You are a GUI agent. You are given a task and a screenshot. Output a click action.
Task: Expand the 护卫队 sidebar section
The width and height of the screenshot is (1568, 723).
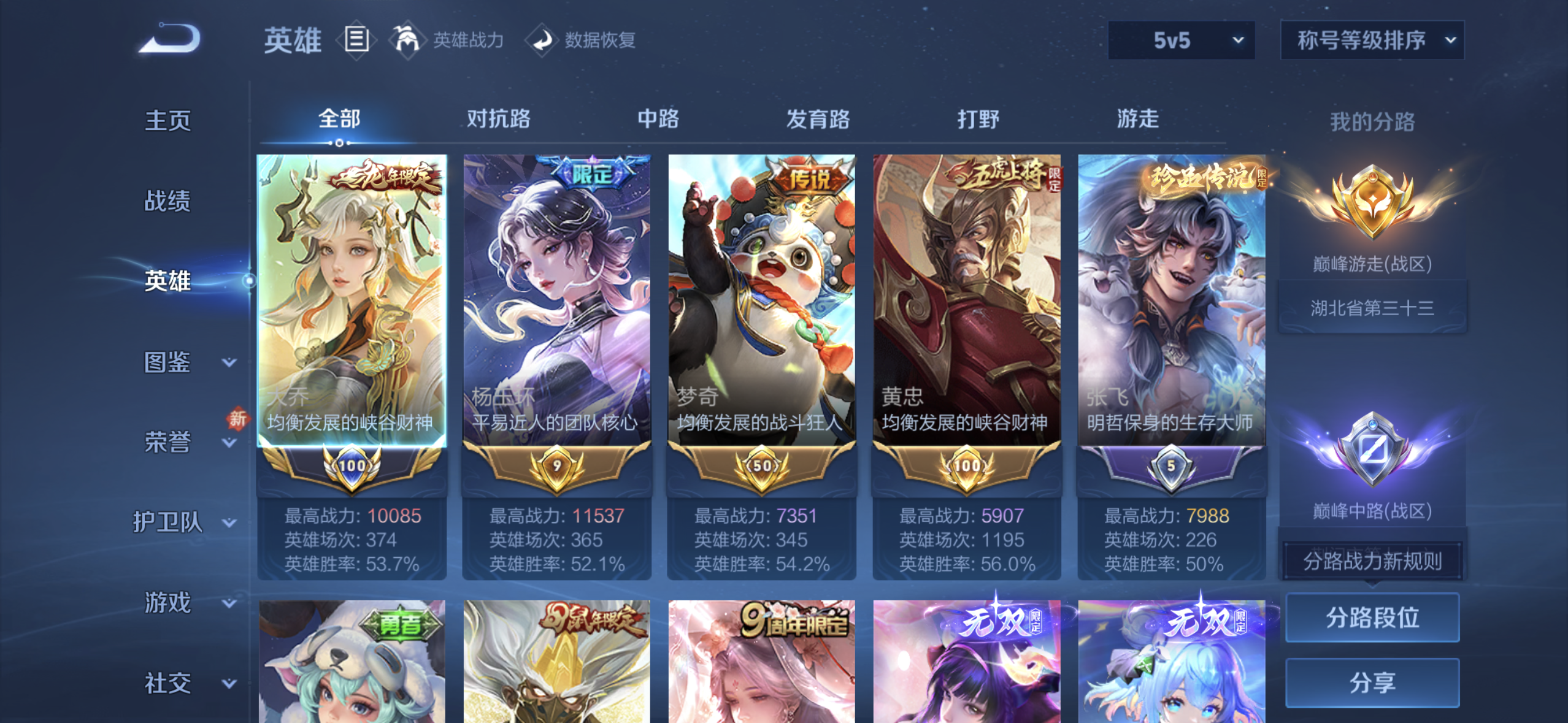169,523
